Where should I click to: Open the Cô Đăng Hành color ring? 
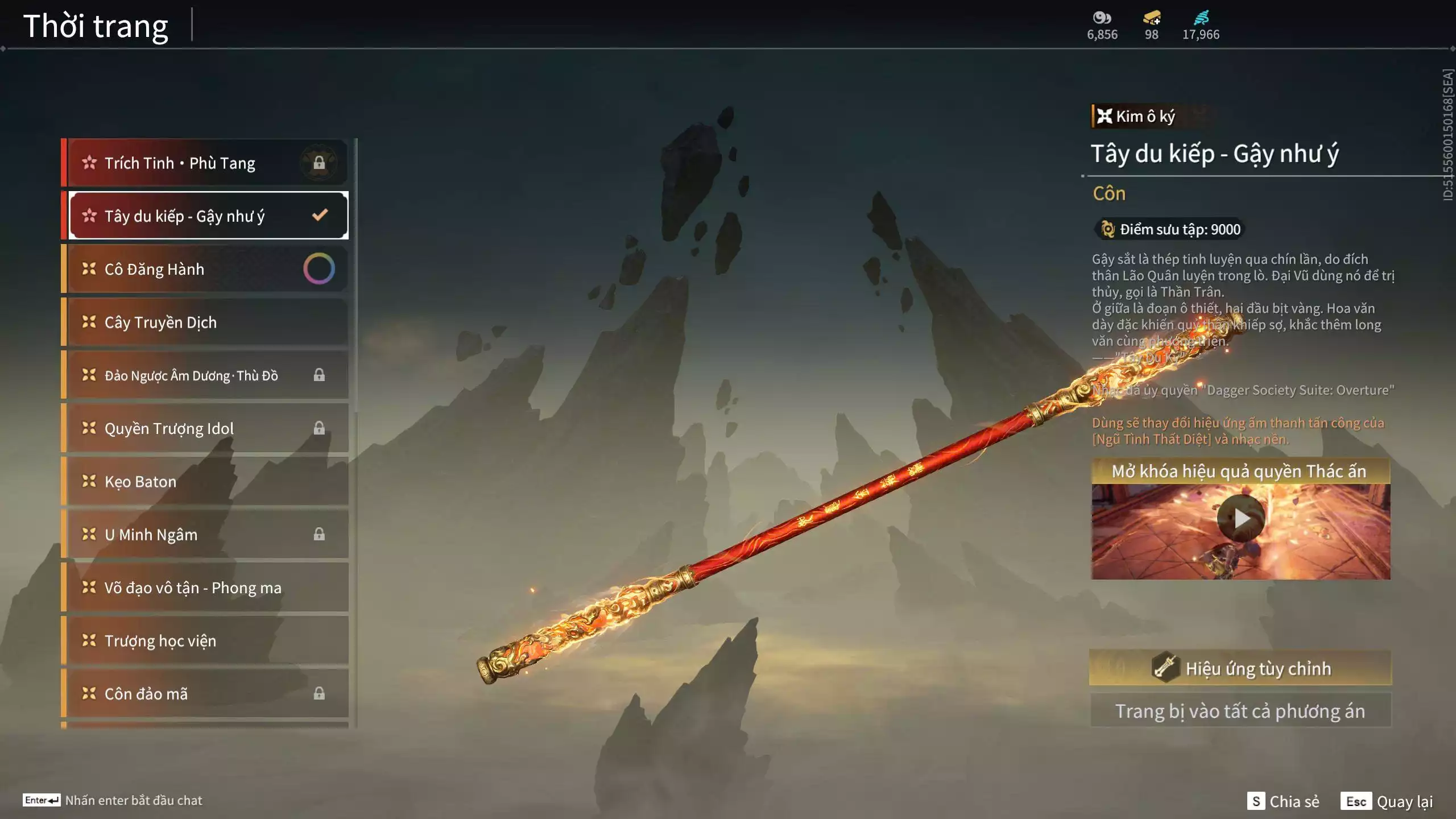tap(319, 269)
